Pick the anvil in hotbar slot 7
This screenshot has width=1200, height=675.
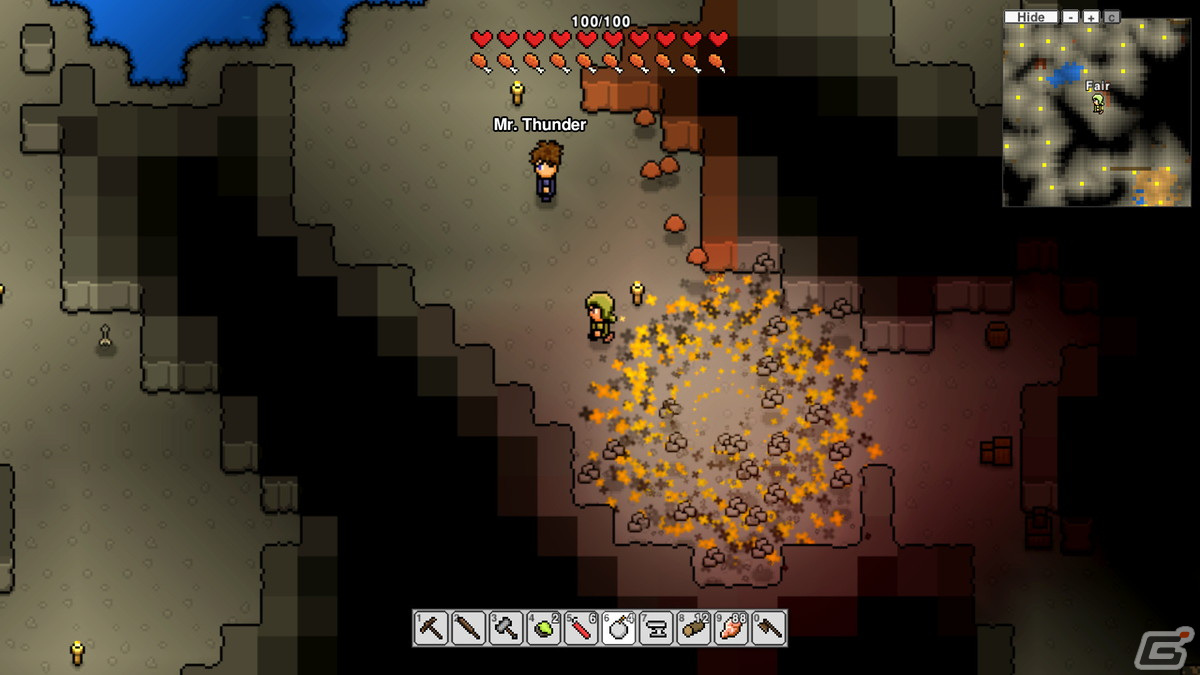click(656, 629)
